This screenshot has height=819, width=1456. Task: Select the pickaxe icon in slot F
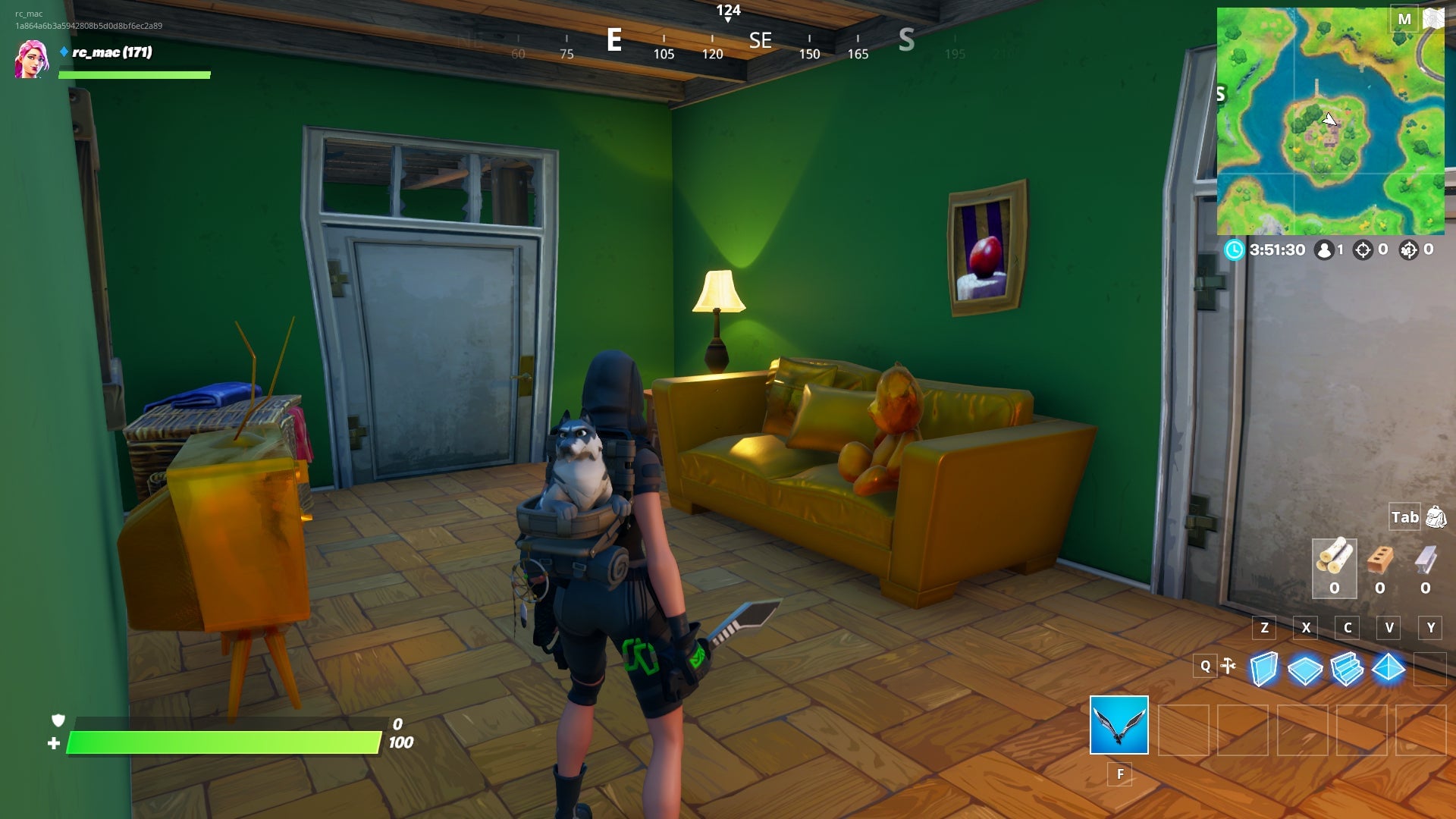[x=1119, y=726]
